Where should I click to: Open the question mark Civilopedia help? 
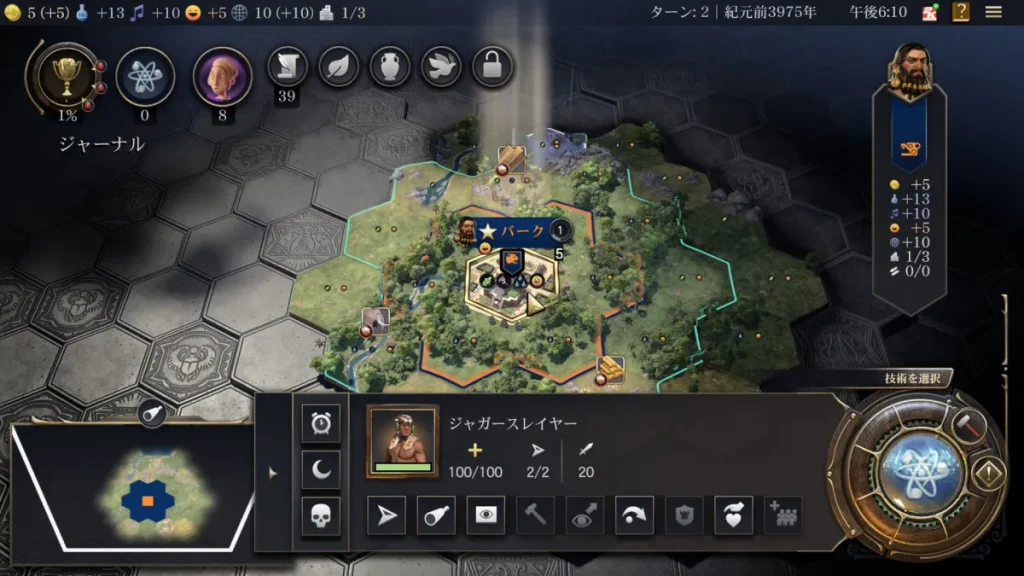pyautogui.click(x=961, y=12)
